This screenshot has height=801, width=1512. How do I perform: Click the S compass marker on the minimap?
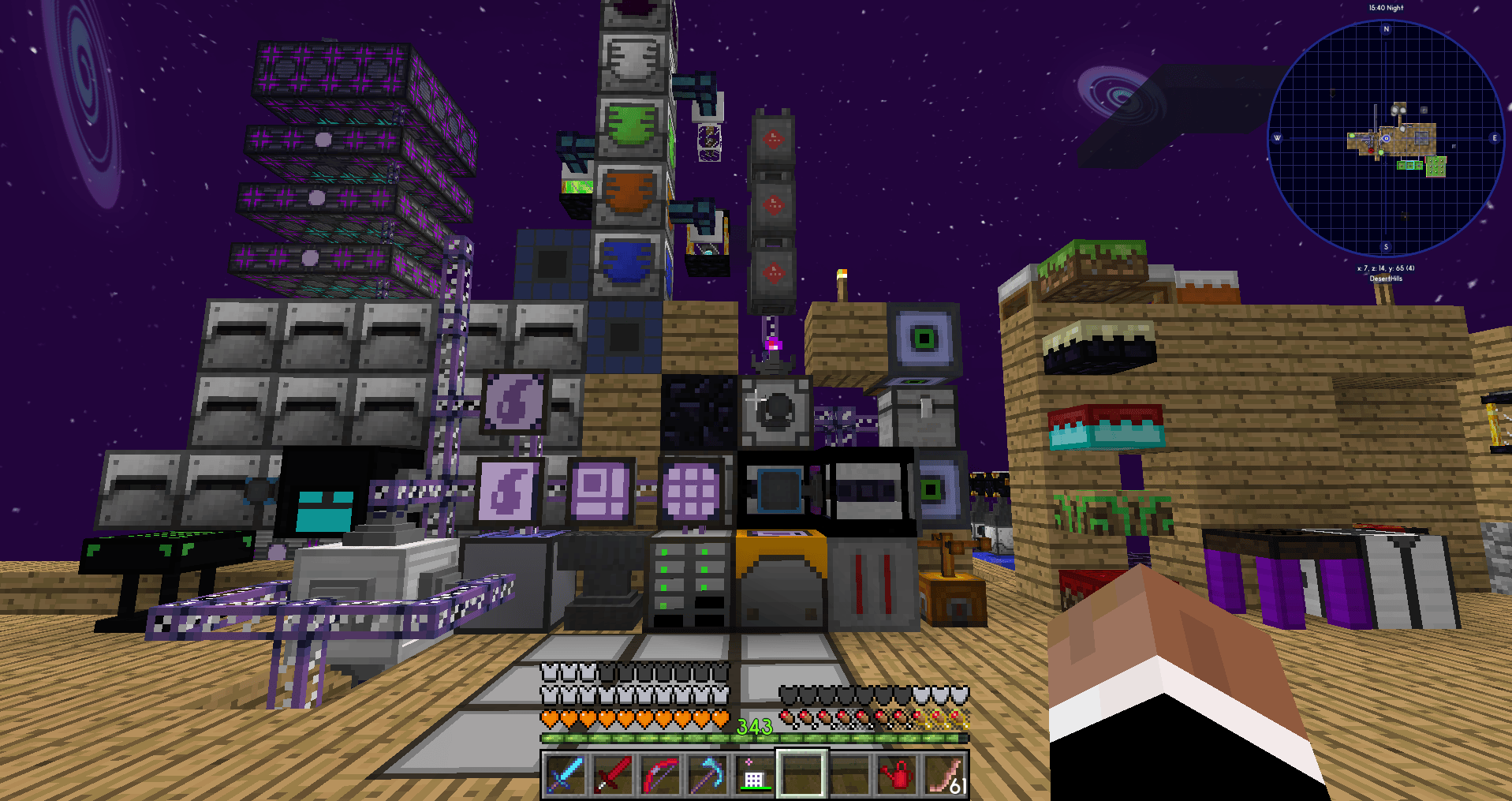pyautogui.click(x=1387, y=246)
